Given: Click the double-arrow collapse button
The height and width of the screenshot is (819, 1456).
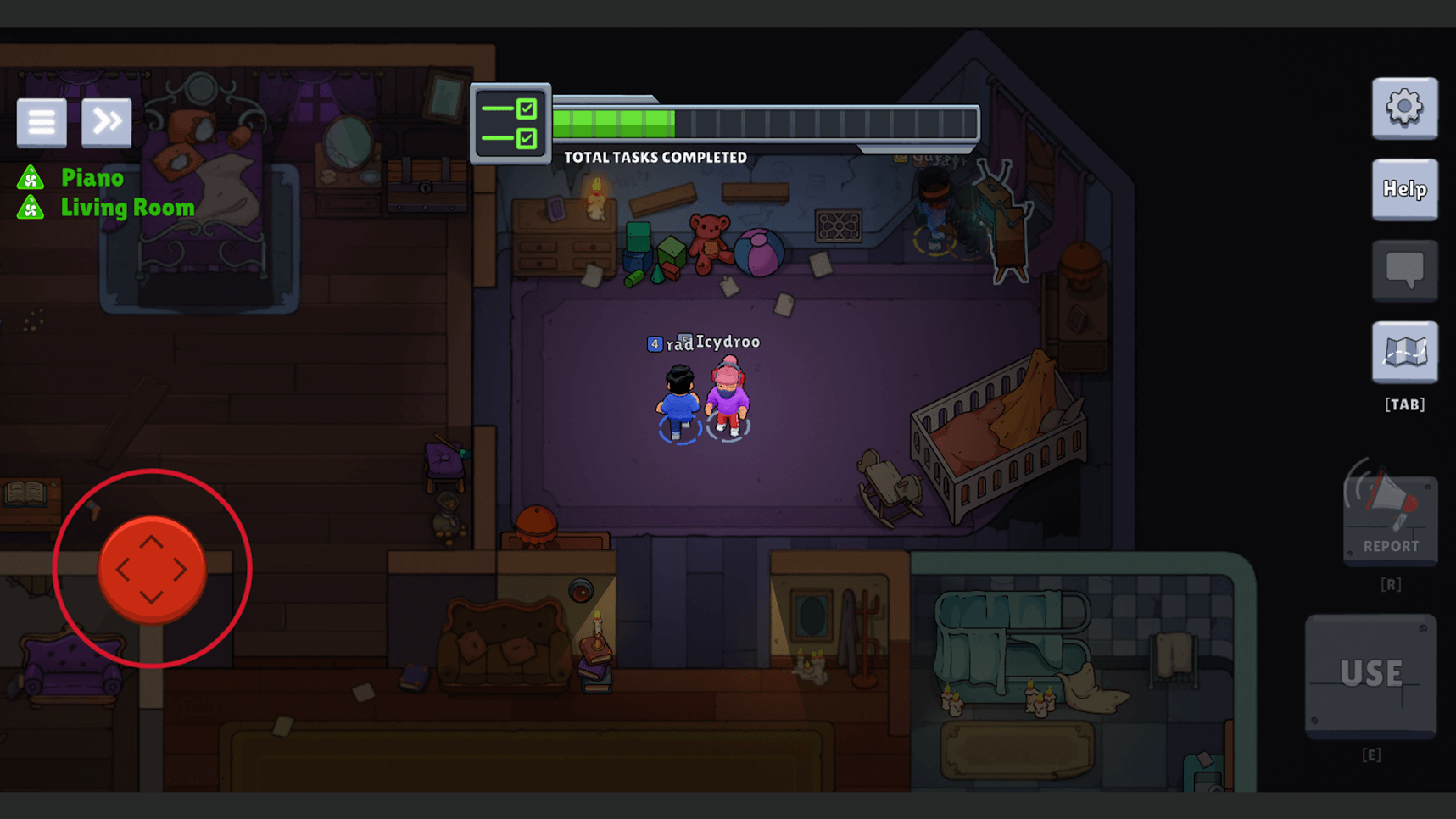Looking at the screenshot, I should point(107,123).
